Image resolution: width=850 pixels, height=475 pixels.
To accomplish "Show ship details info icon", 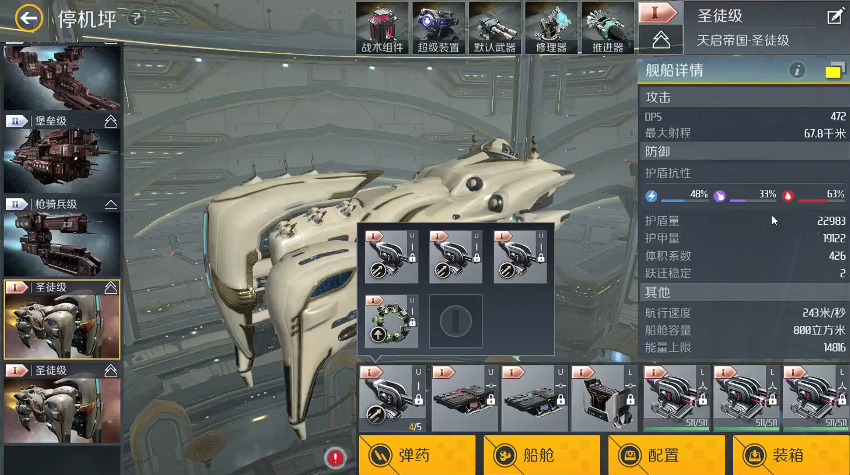I will pyautogui.click(x=797, y=70).
